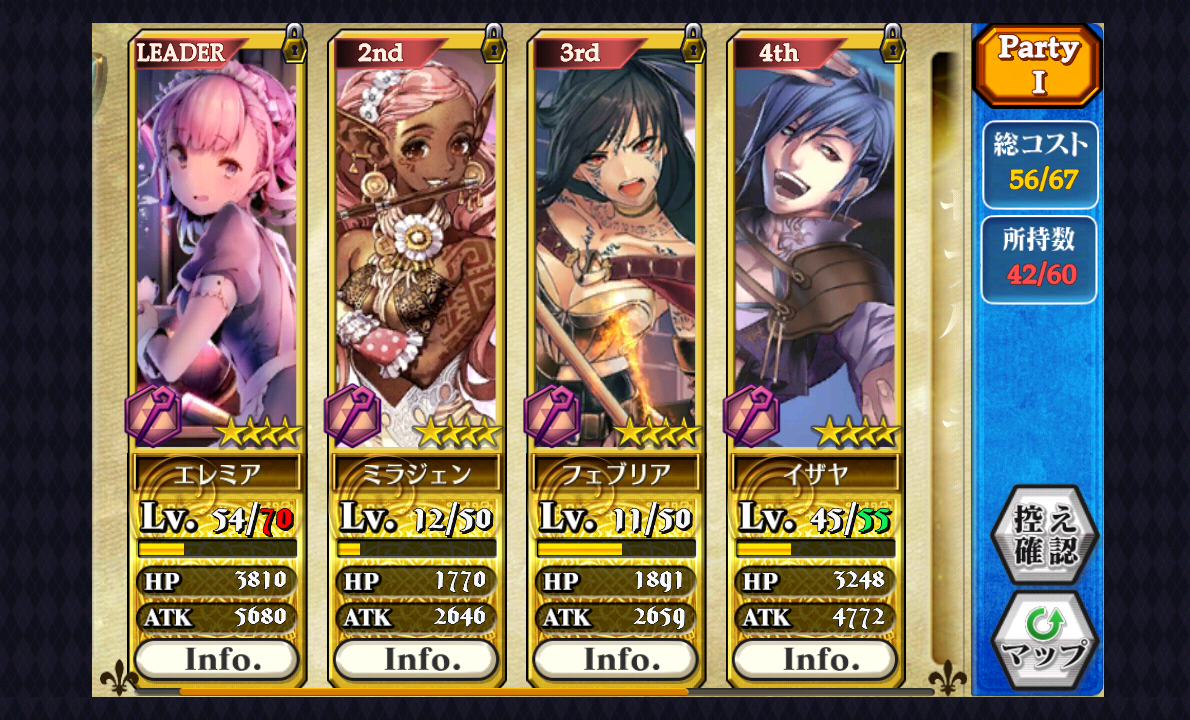Viewport: 1190px width, 720px height.
Task: Select the フェブリア 3rd slot card
Action: [615, 250]
